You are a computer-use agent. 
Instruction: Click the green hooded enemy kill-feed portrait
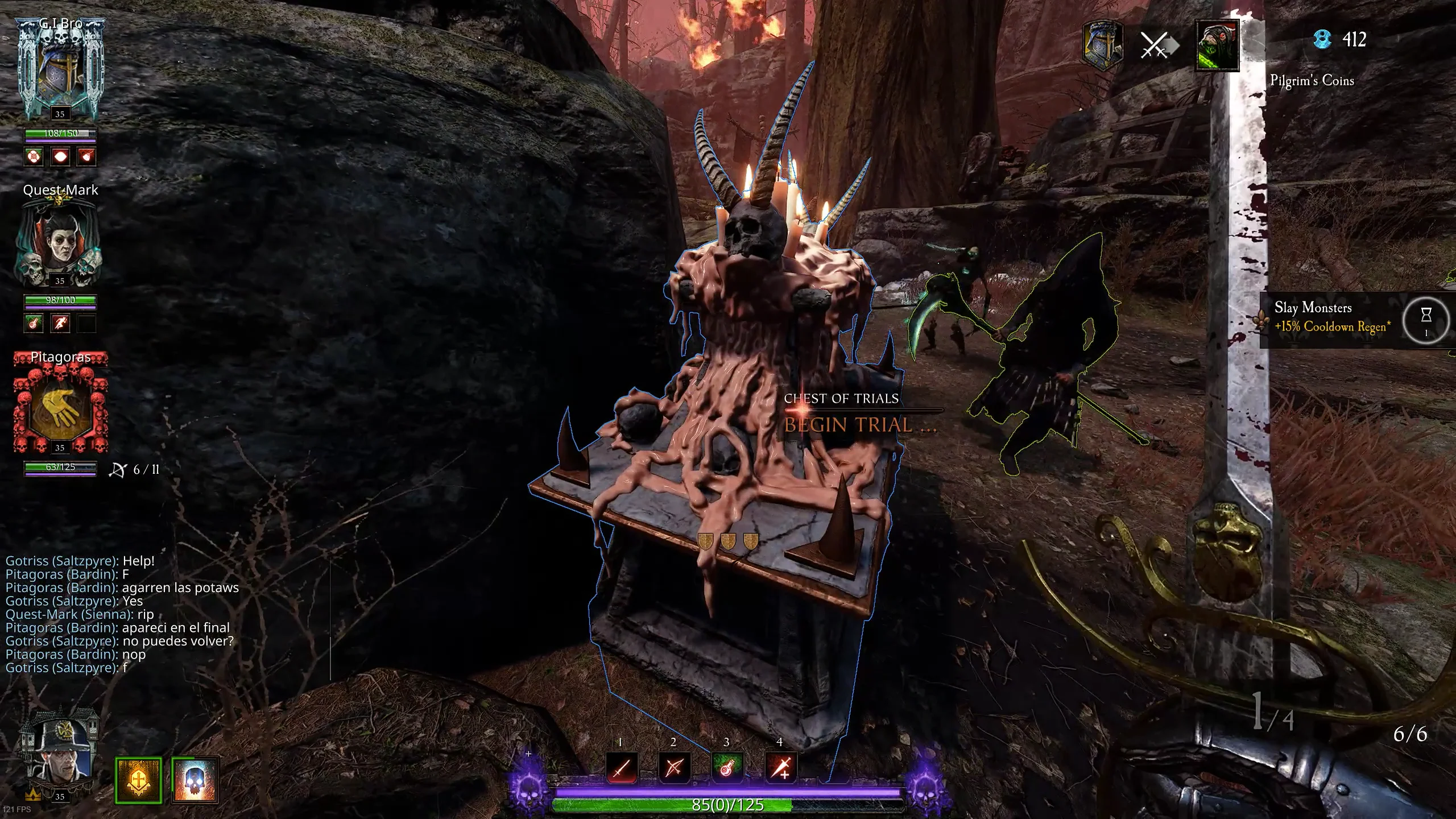[1217, 45]
